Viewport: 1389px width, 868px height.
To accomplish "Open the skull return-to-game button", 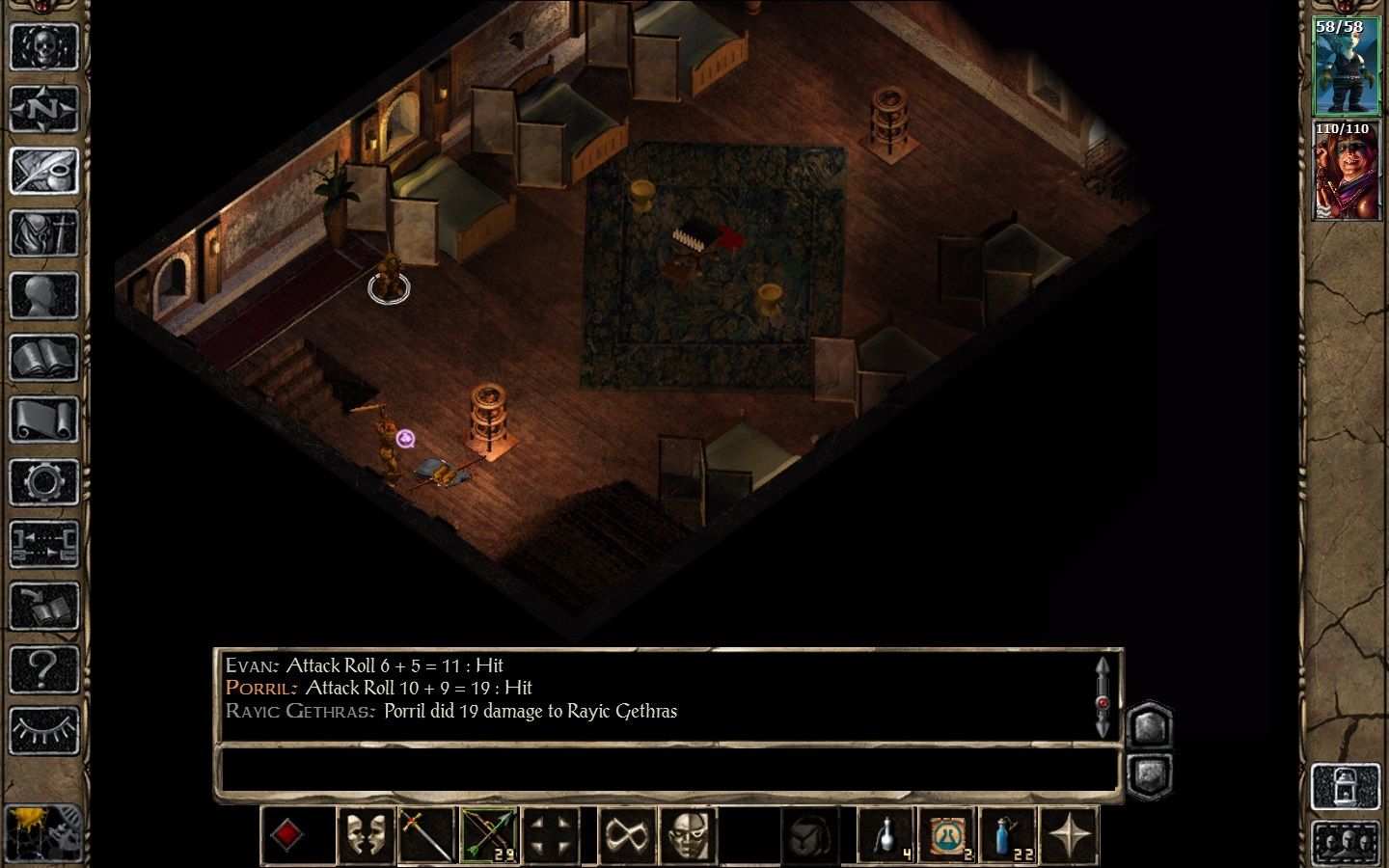I will click(43, 46).
